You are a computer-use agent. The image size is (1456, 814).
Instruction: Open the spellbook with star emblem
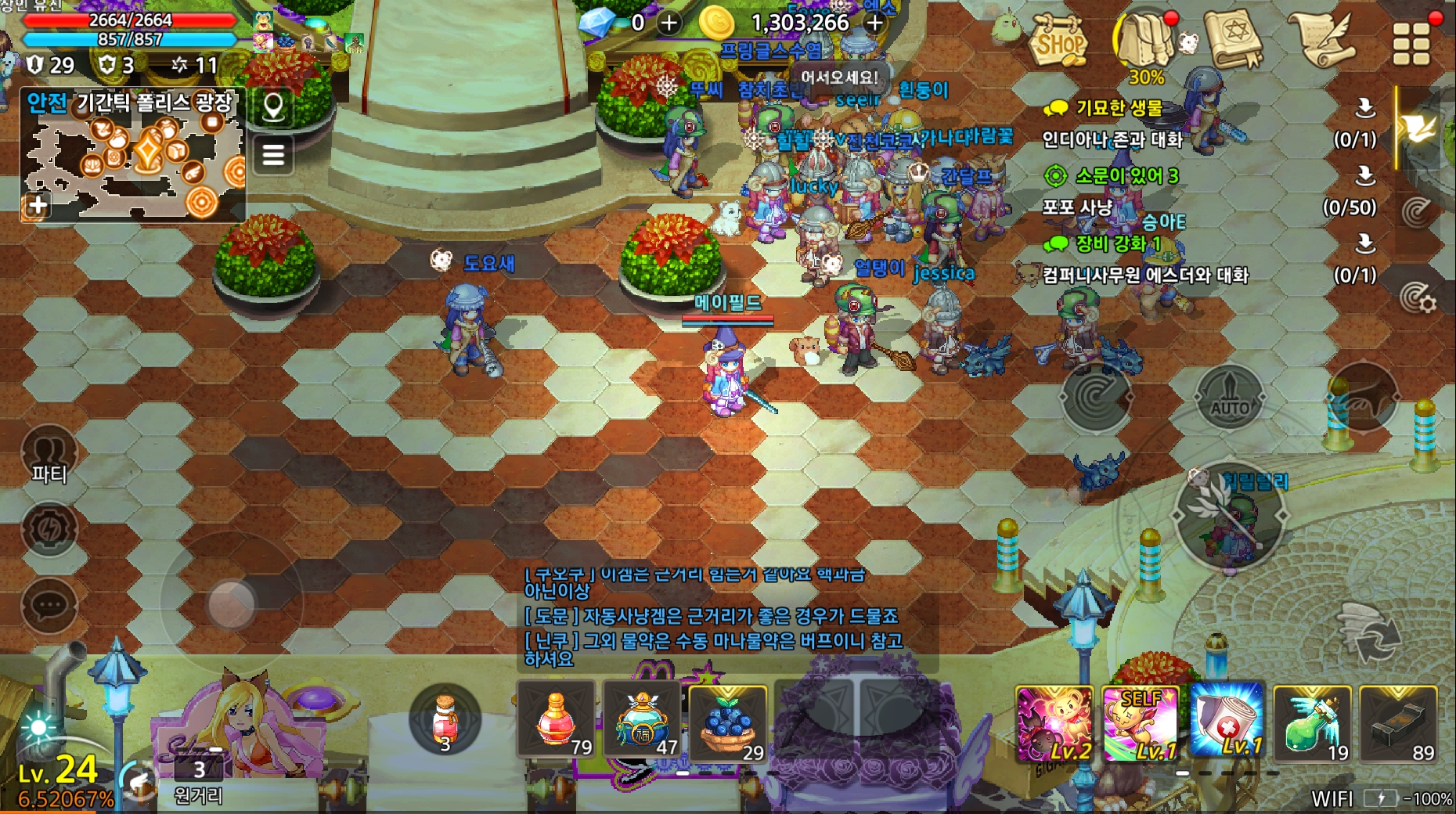pyautogui.click(x=1234, y=39)
